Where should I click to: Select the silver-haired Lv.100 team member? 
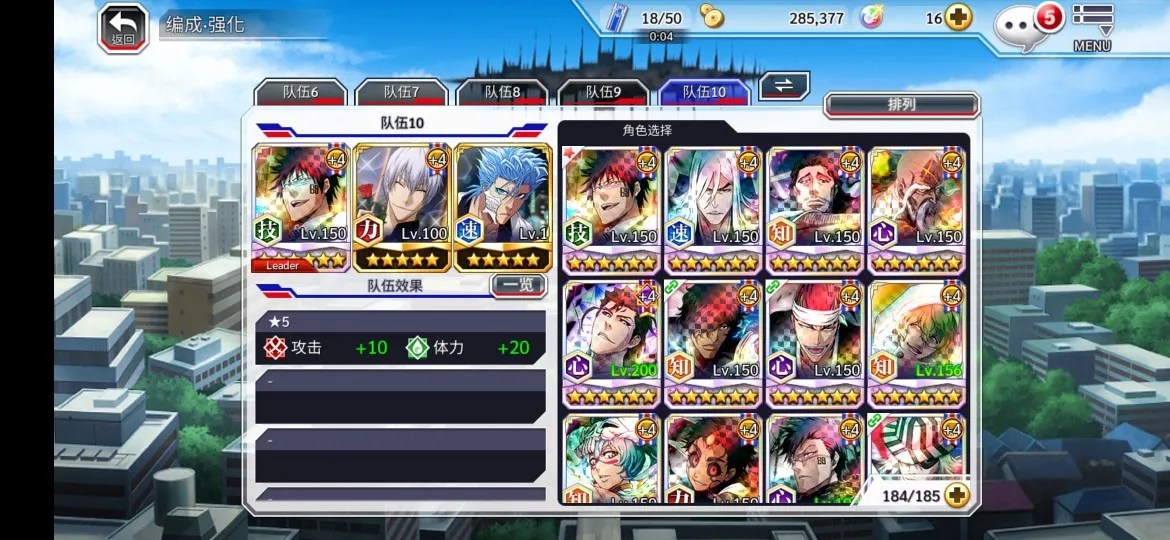coord(402,207)
